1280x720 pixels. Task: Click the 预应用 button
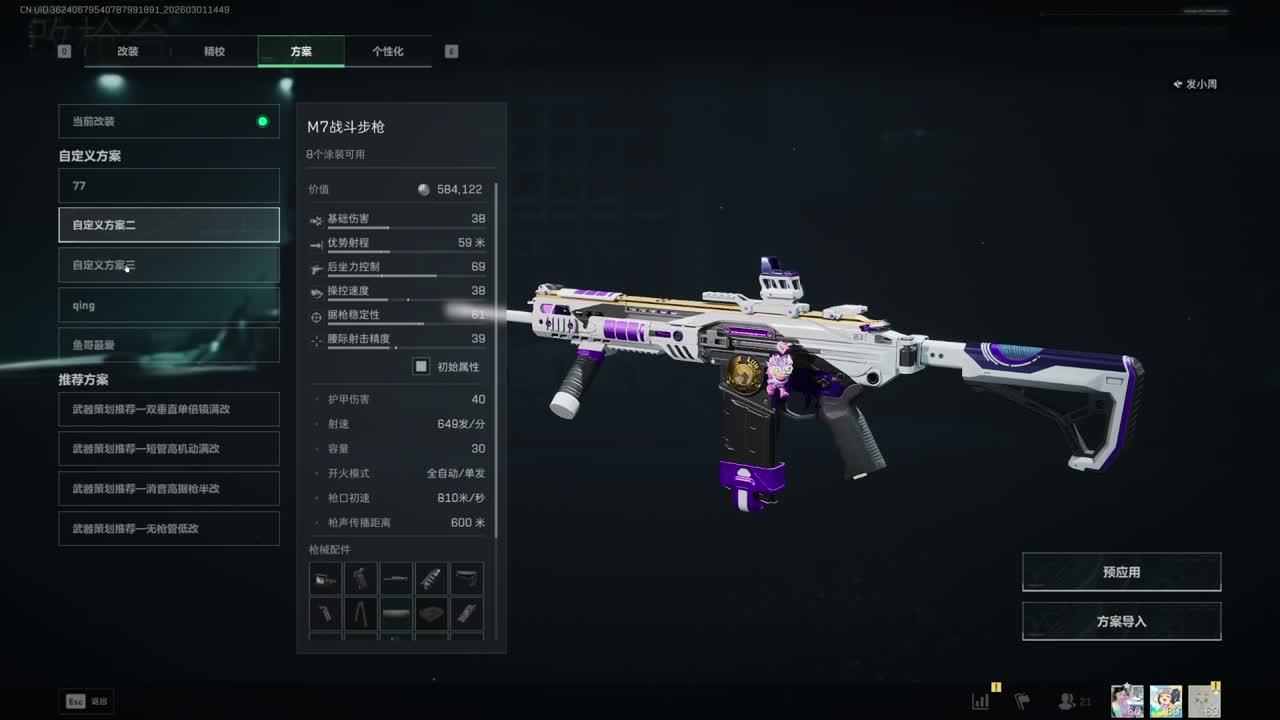[1121, 572]
